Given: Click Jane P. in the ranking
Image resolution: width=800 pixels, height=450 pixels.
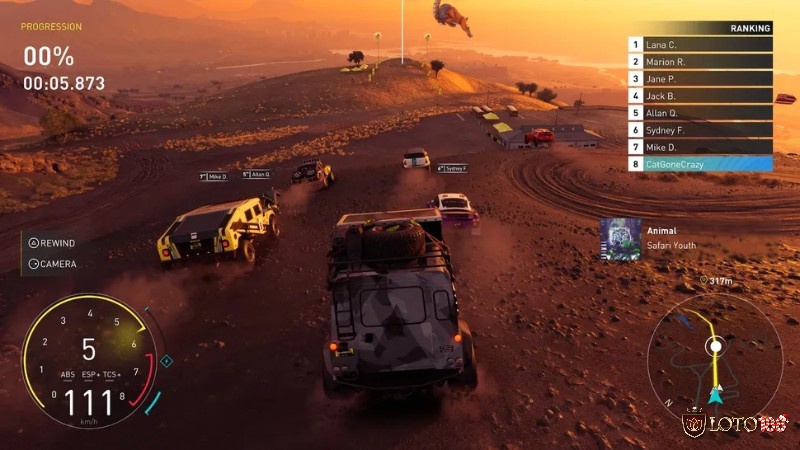Looking at the screenshot, I should (x=700, y=79).
